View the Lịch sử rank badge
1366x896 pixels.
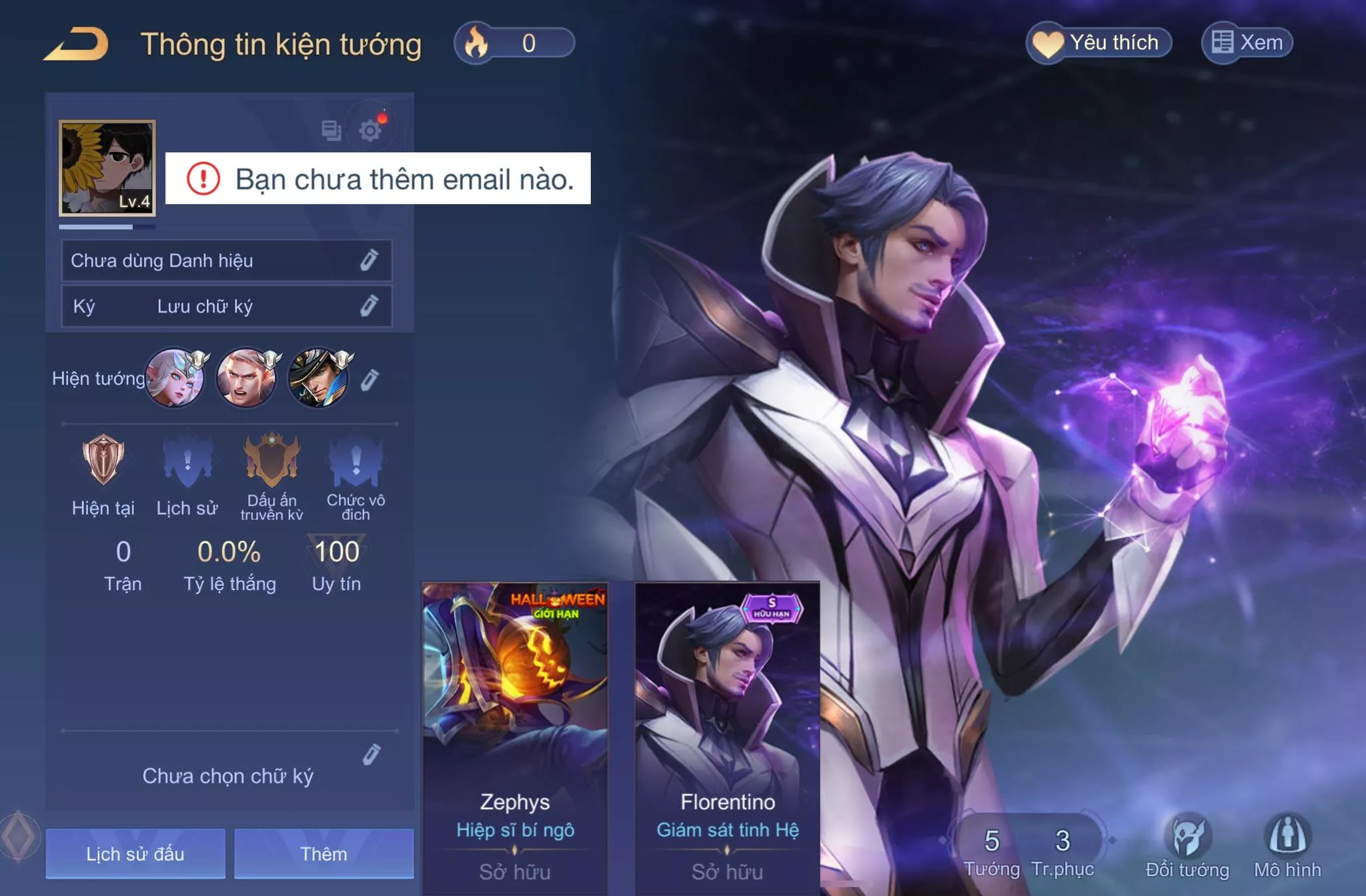[187, 461]
